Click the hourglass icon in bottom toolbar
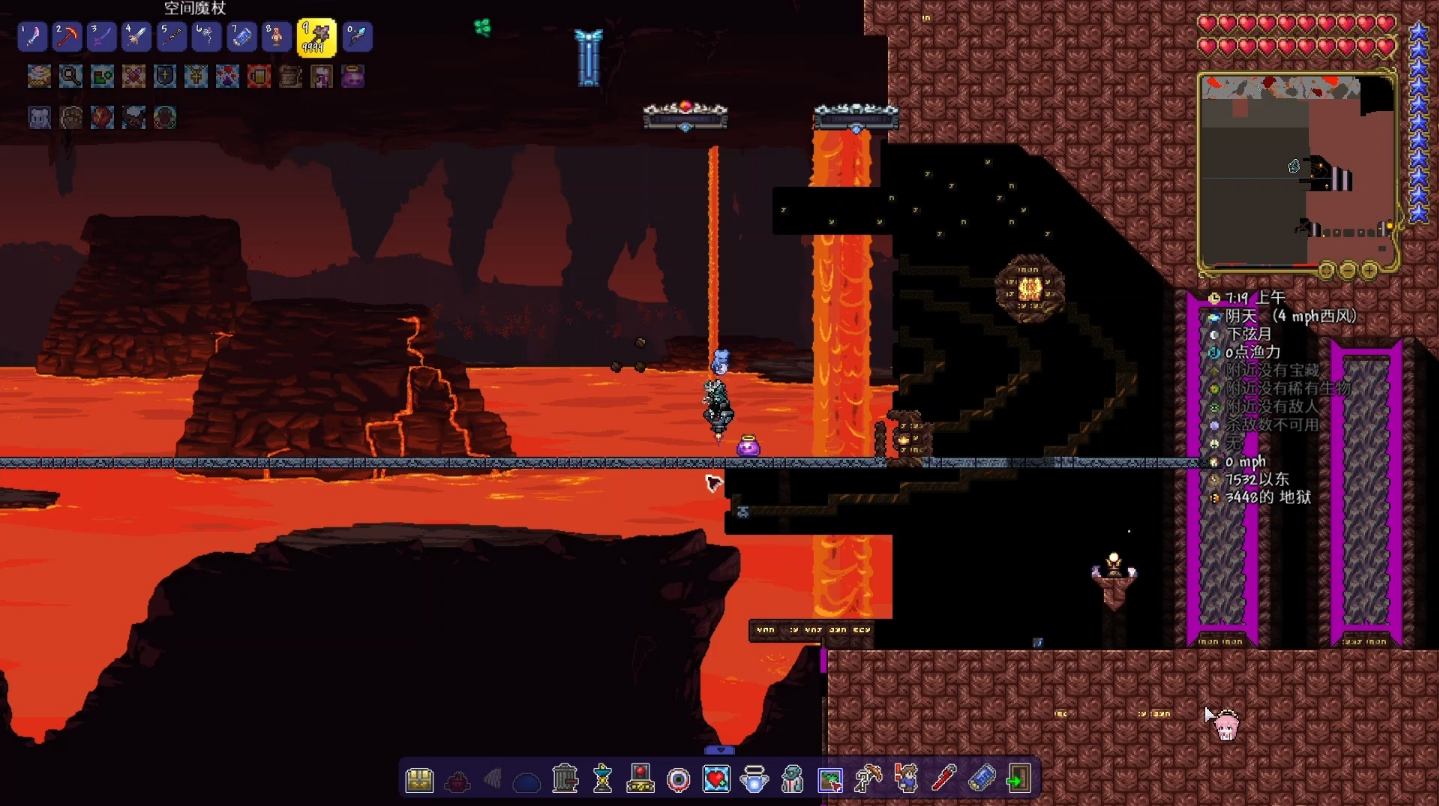 point(602,779)
